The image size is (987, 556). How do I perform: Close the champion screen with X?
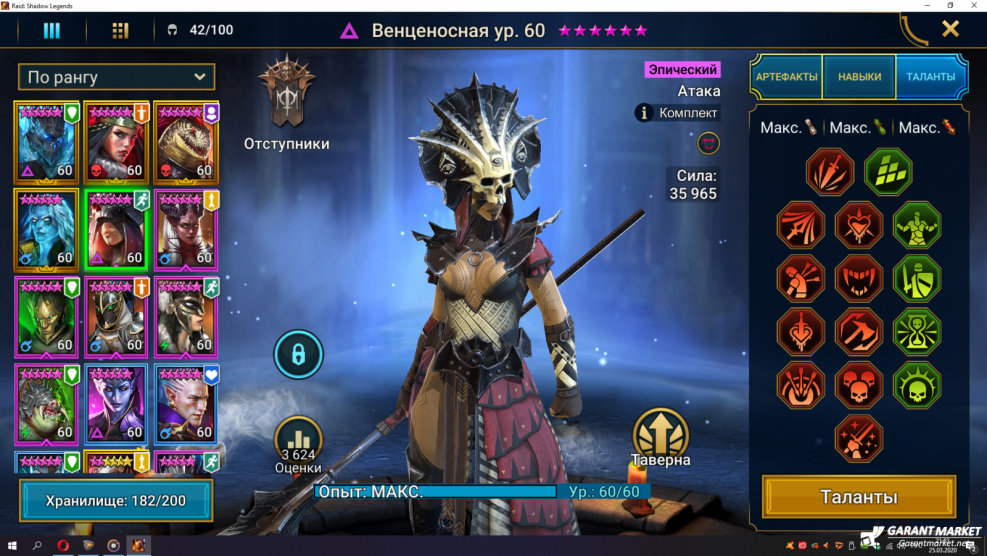pos(950,29)
